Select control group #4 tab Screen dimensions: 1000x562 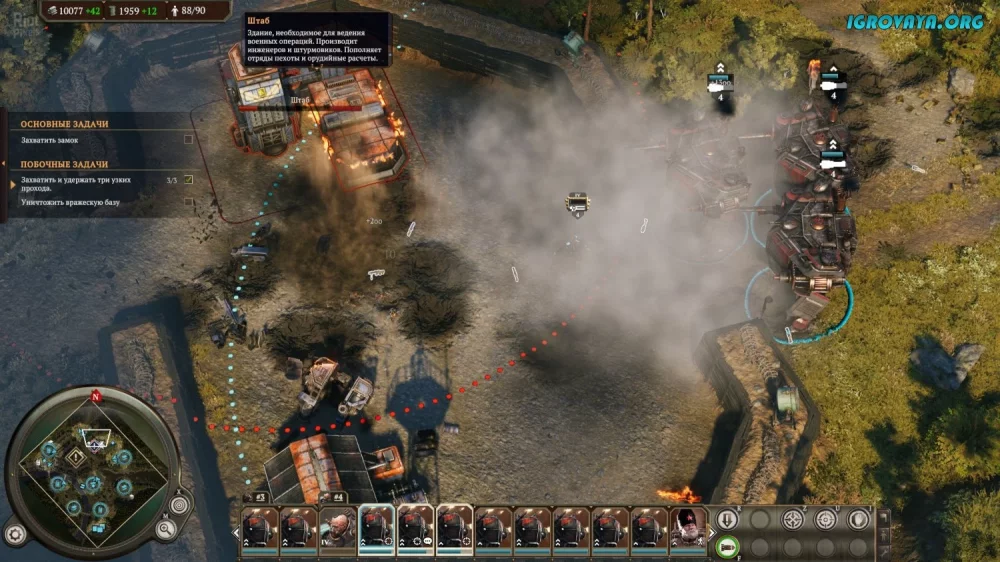click(337, 497)
